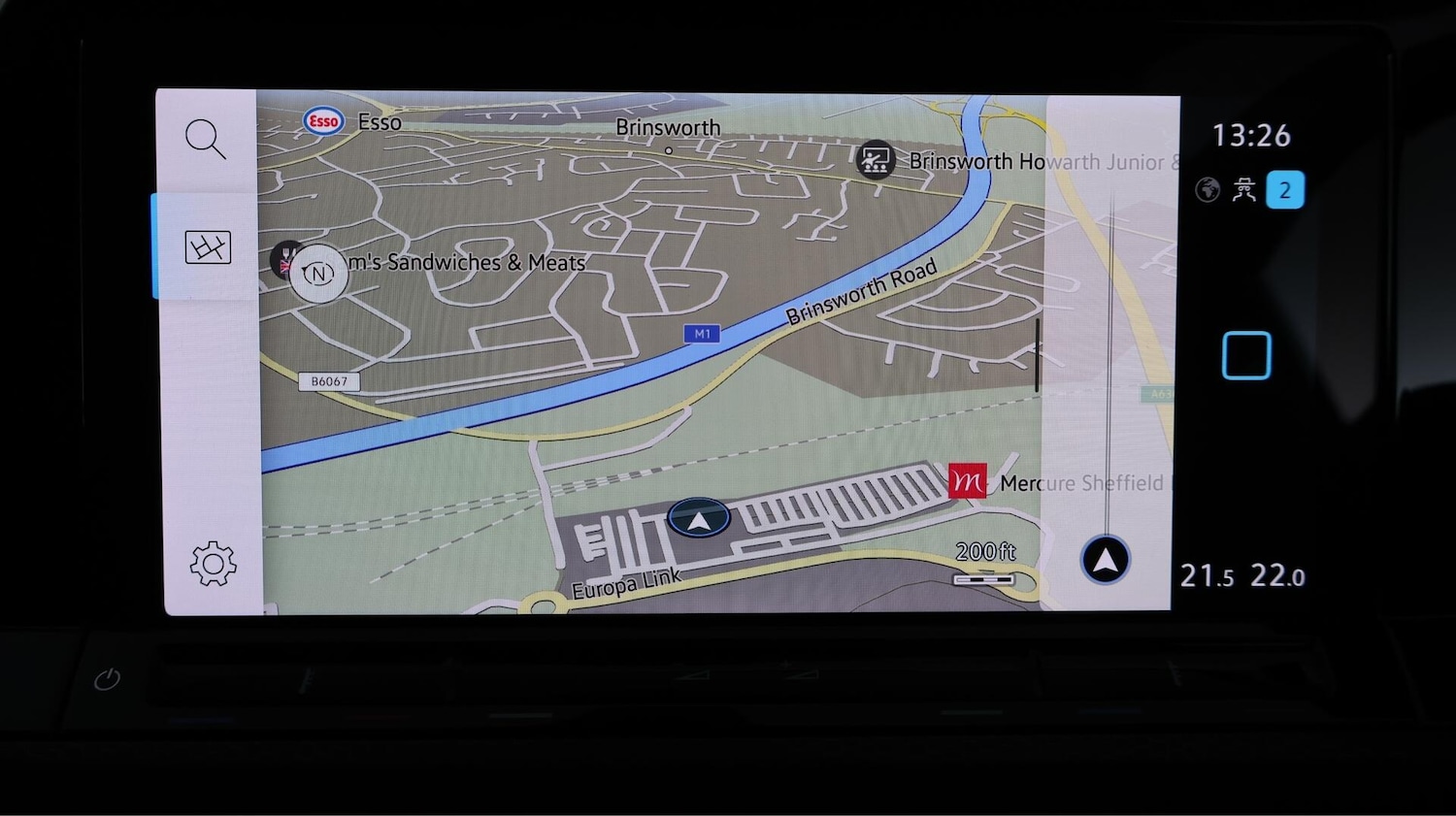The width and height of the screenshot is (1456, 816).
Task: Open the square home button
Action: point(1246,355)
